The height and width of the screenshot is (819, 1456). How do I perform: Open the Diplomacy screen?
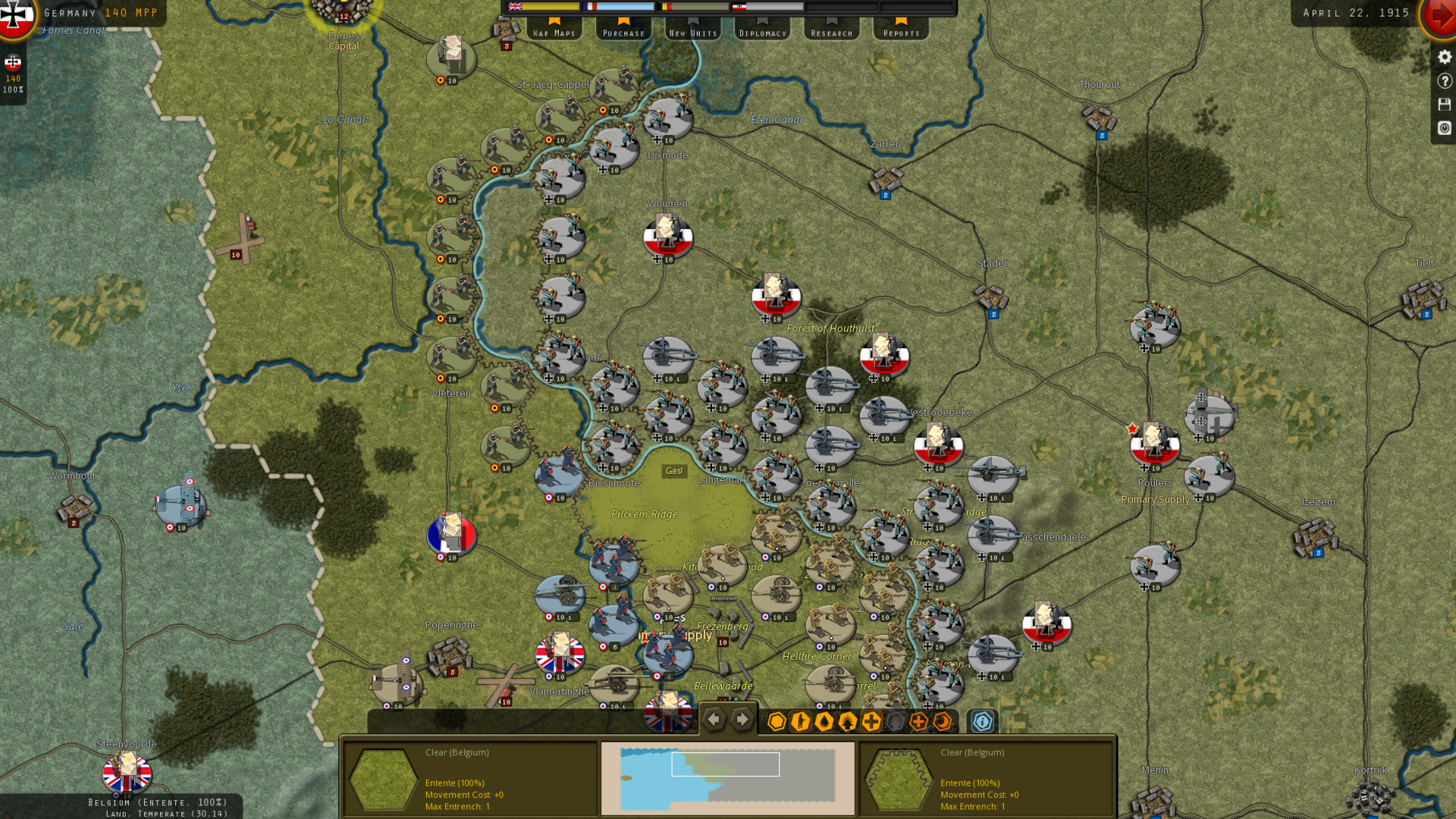[762, 29]
